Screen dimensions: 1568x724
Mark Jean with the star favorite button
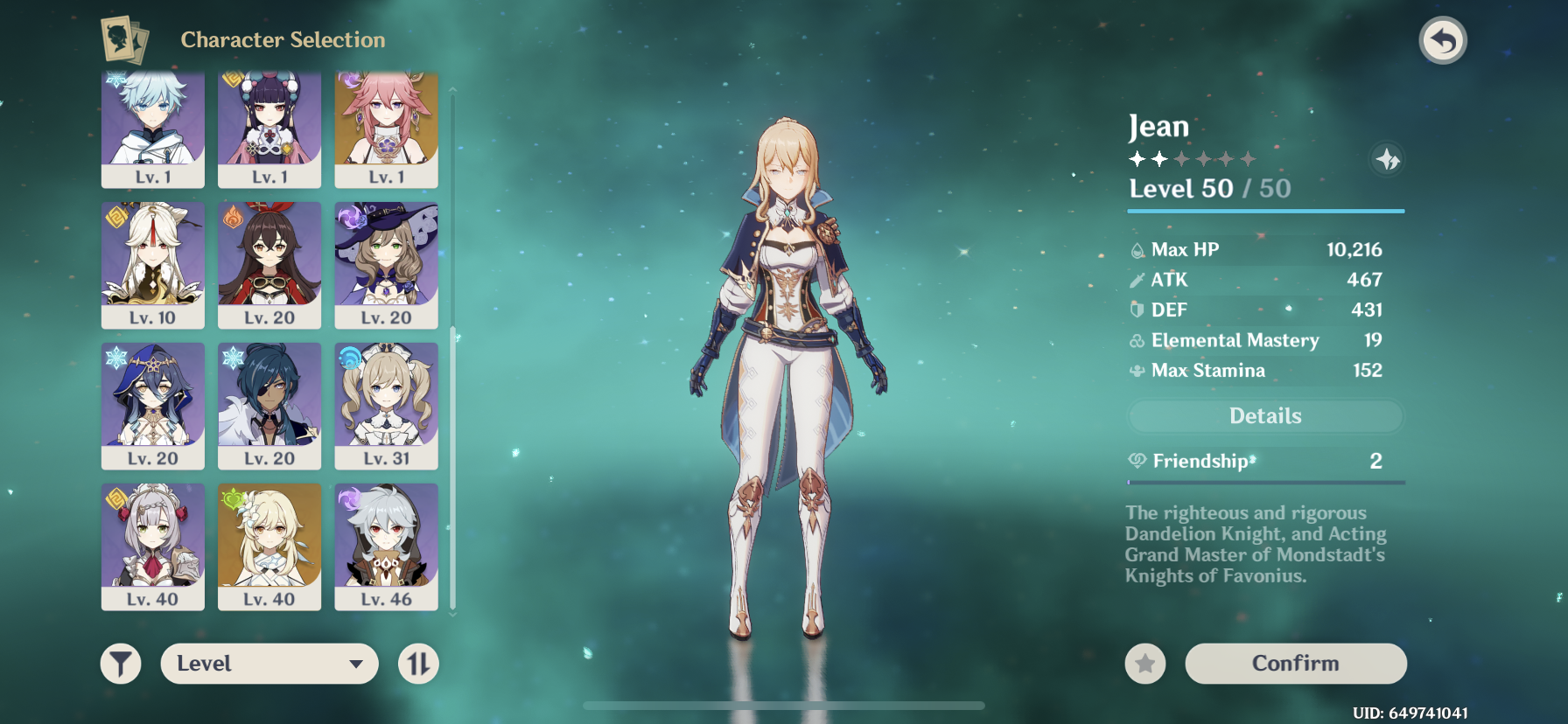click(x=1144, y=665)
